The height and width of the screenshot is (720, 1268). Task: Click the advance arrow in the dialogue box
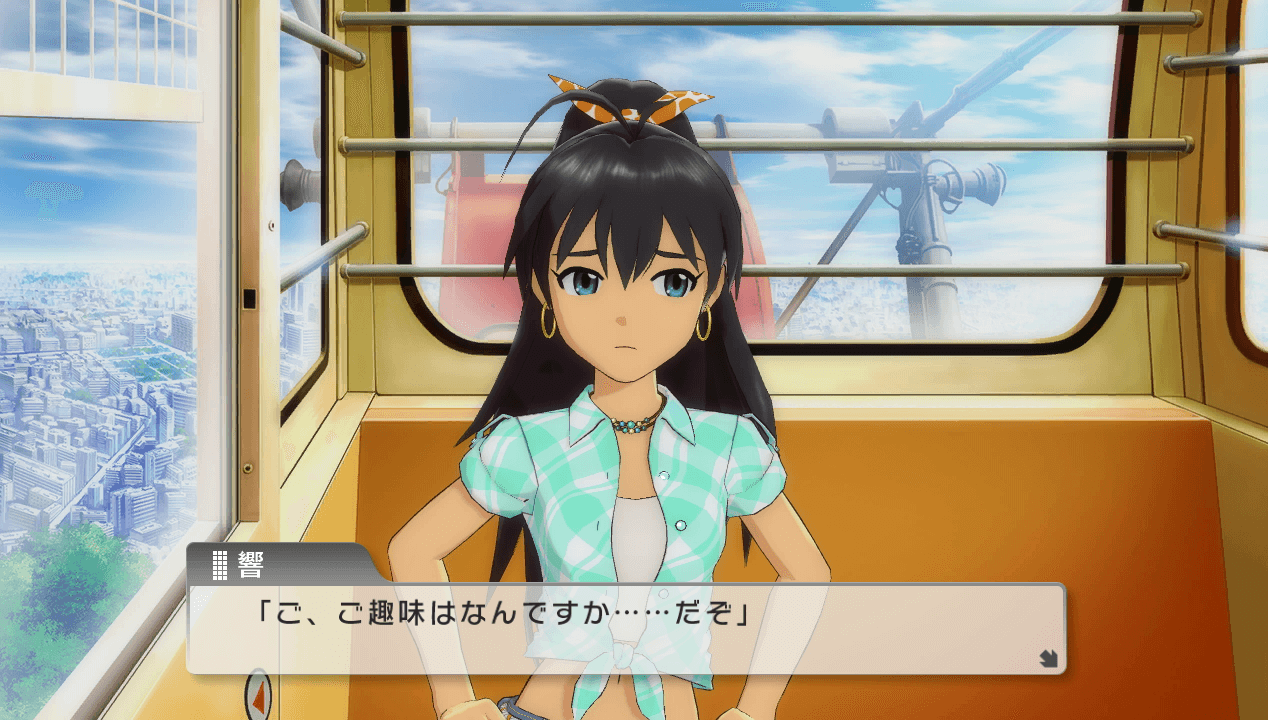pyautogui.click(x=1048, y=658)
